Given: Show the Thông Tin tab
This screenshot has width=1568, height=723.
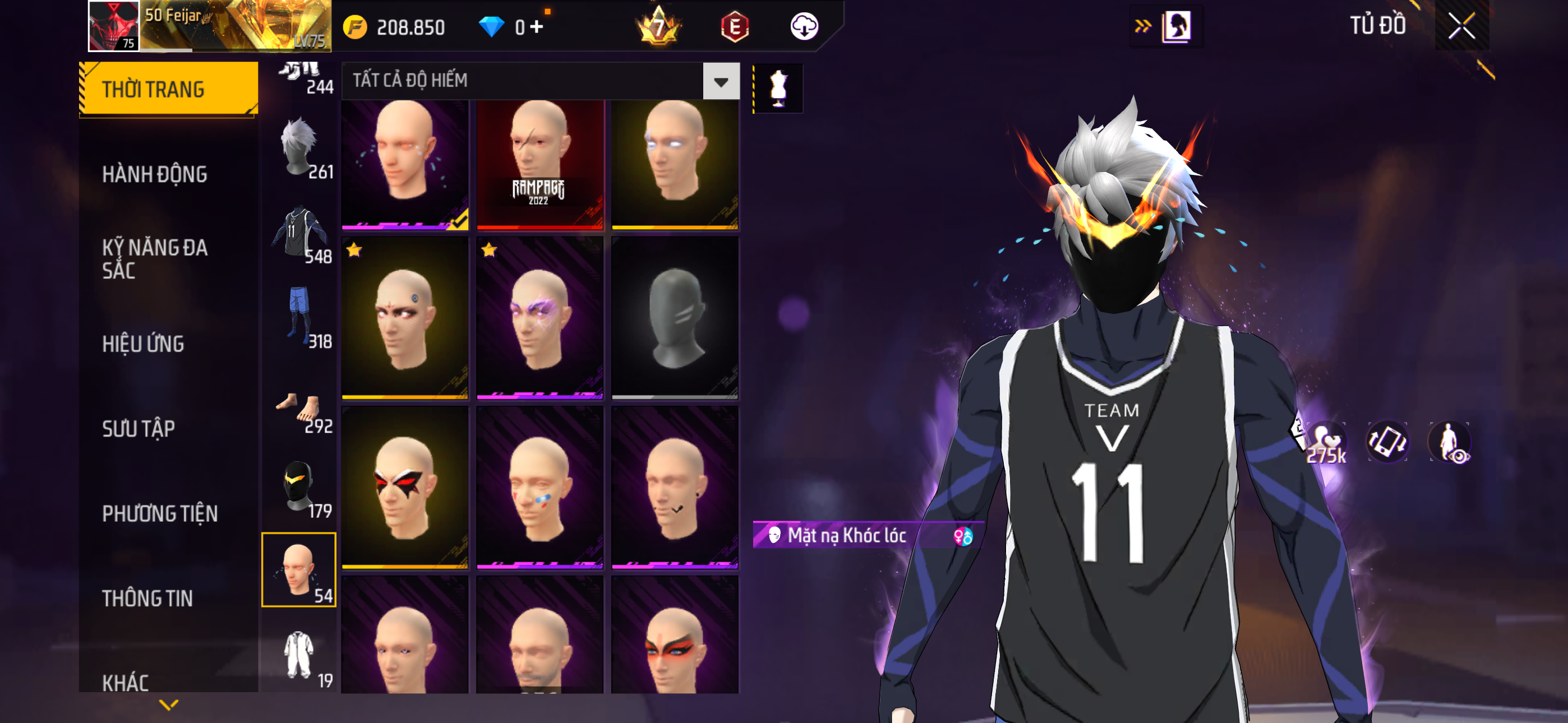Looking at the screenshot, I should tap(147, 597).
